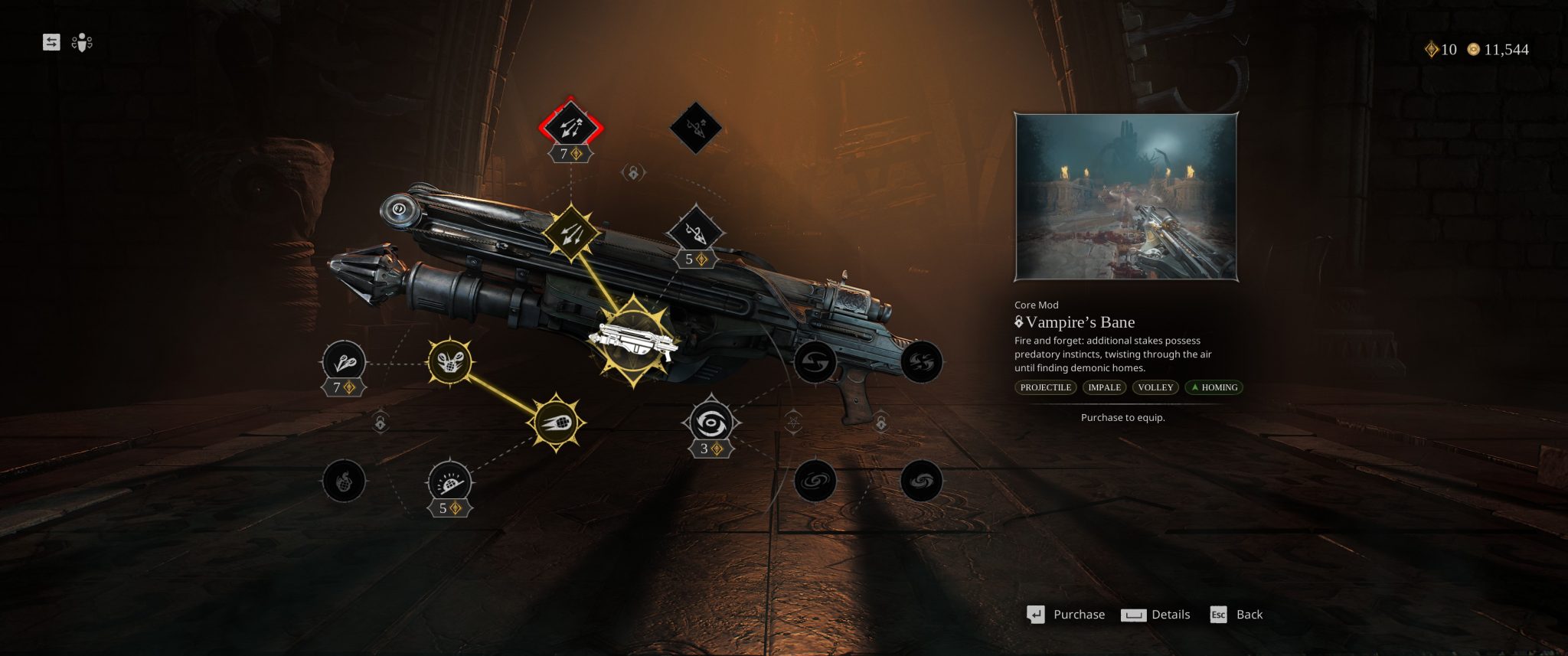The image size is (1568, 656).
Task: Open the character figure icon
Action: click(82, 43)
